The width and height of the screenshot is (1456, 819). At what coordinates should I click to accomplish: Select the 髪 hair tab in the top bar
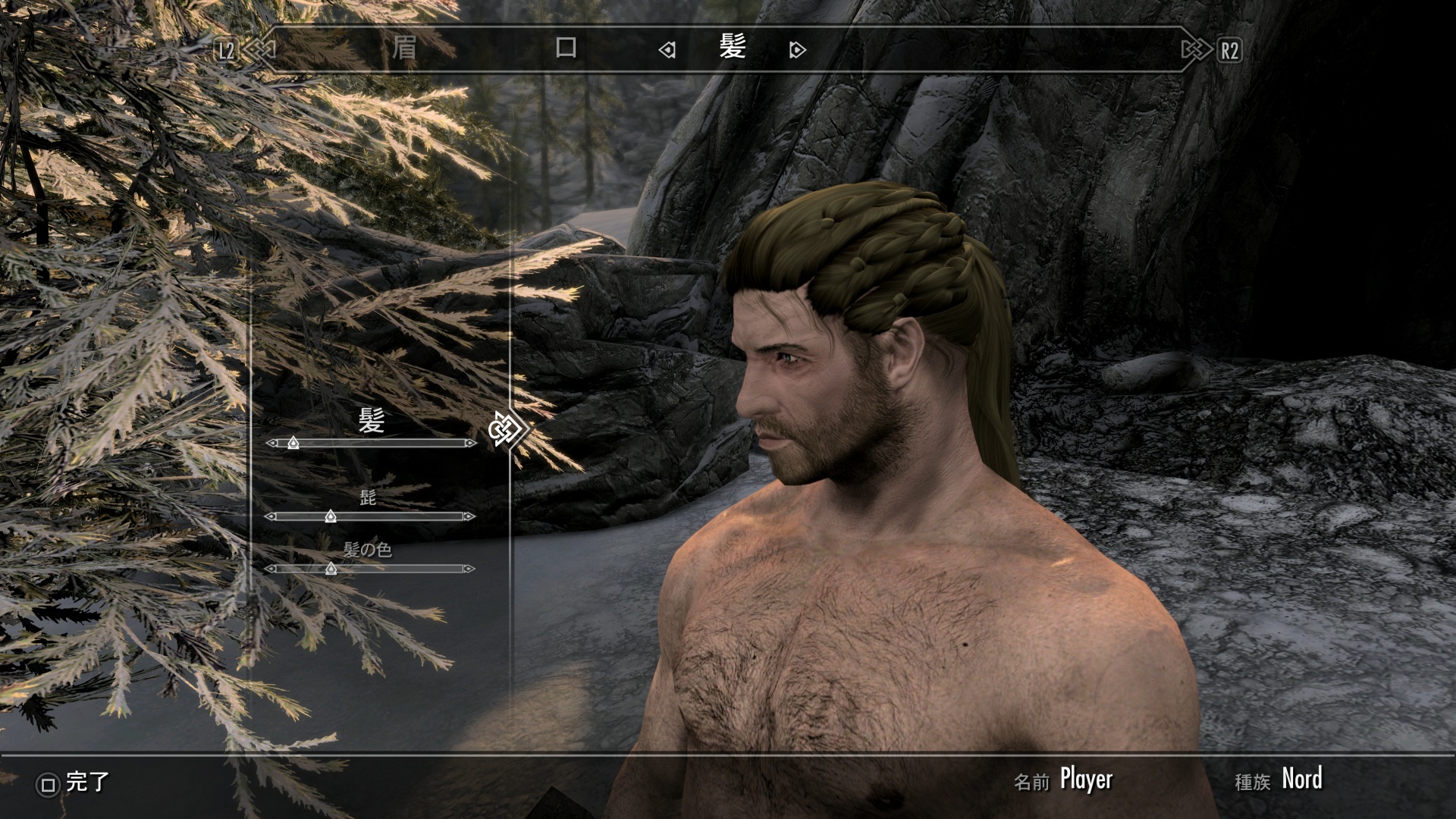coord(733,48)
